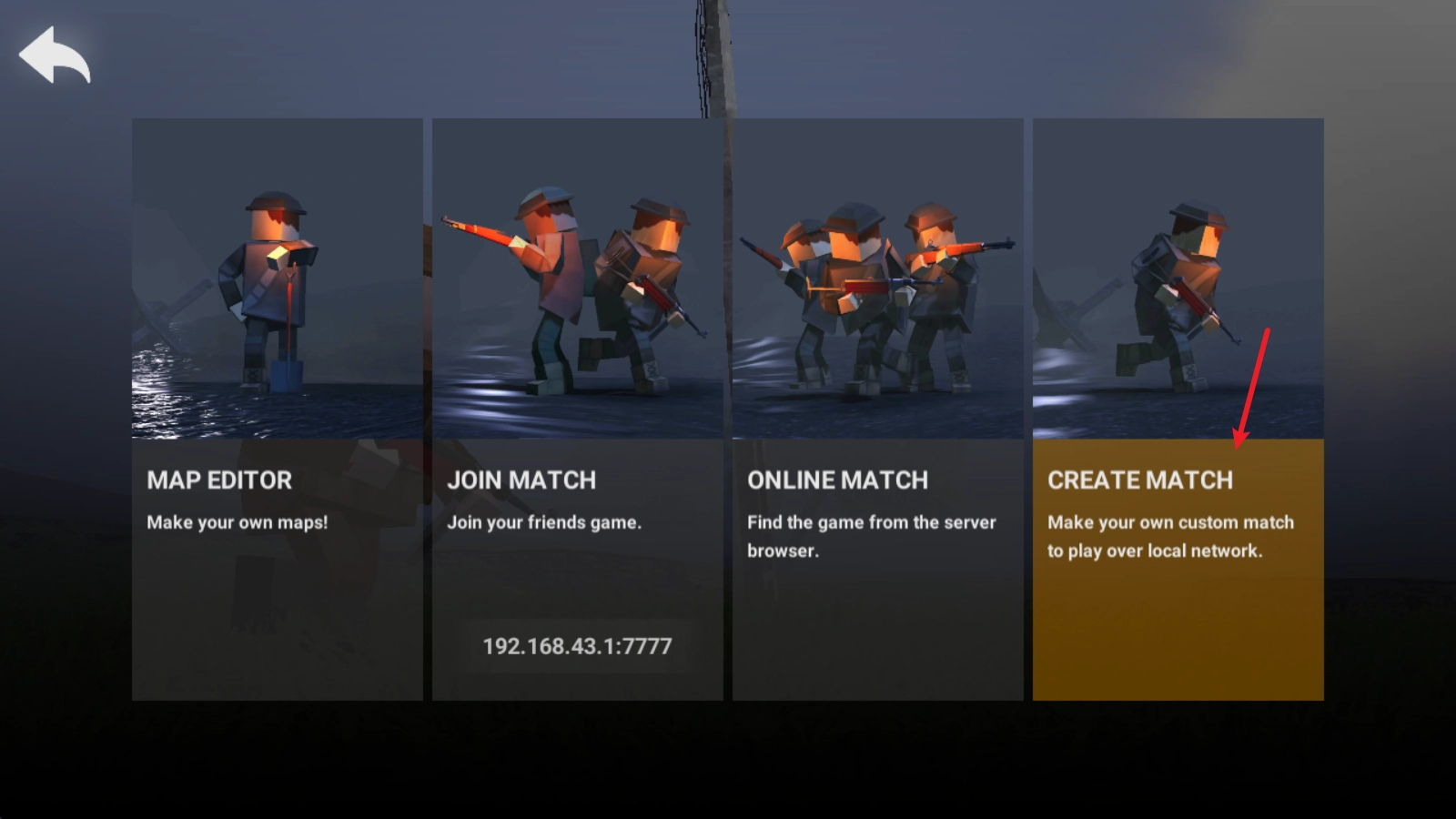The height and width of the screenshot is (819, 1456).
Task: Edit the 192.168.43.1:7777 address field
Action: [577, 646]
